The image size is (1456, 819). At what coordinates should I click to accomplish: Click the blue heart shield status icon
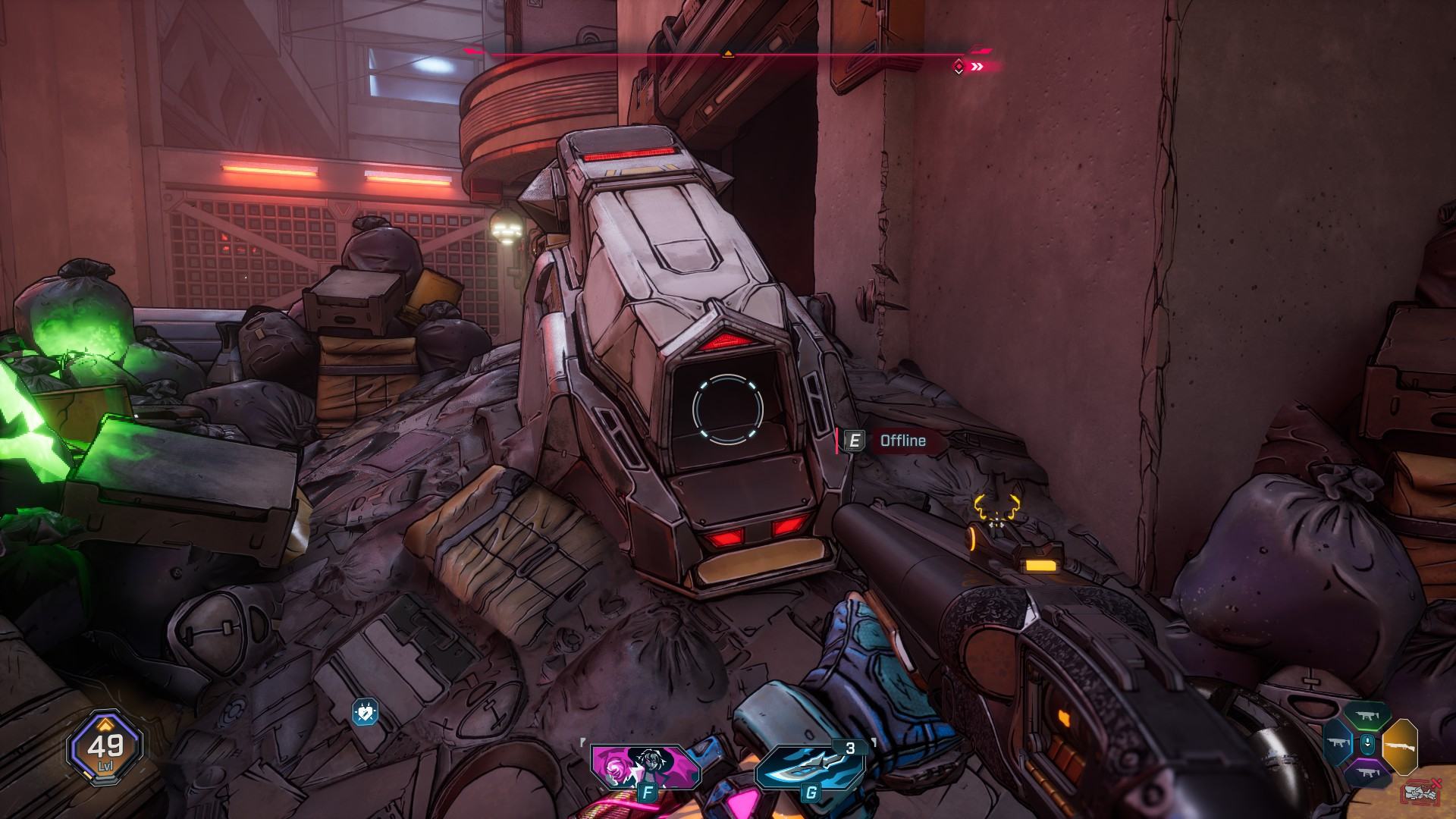(365, 712)
